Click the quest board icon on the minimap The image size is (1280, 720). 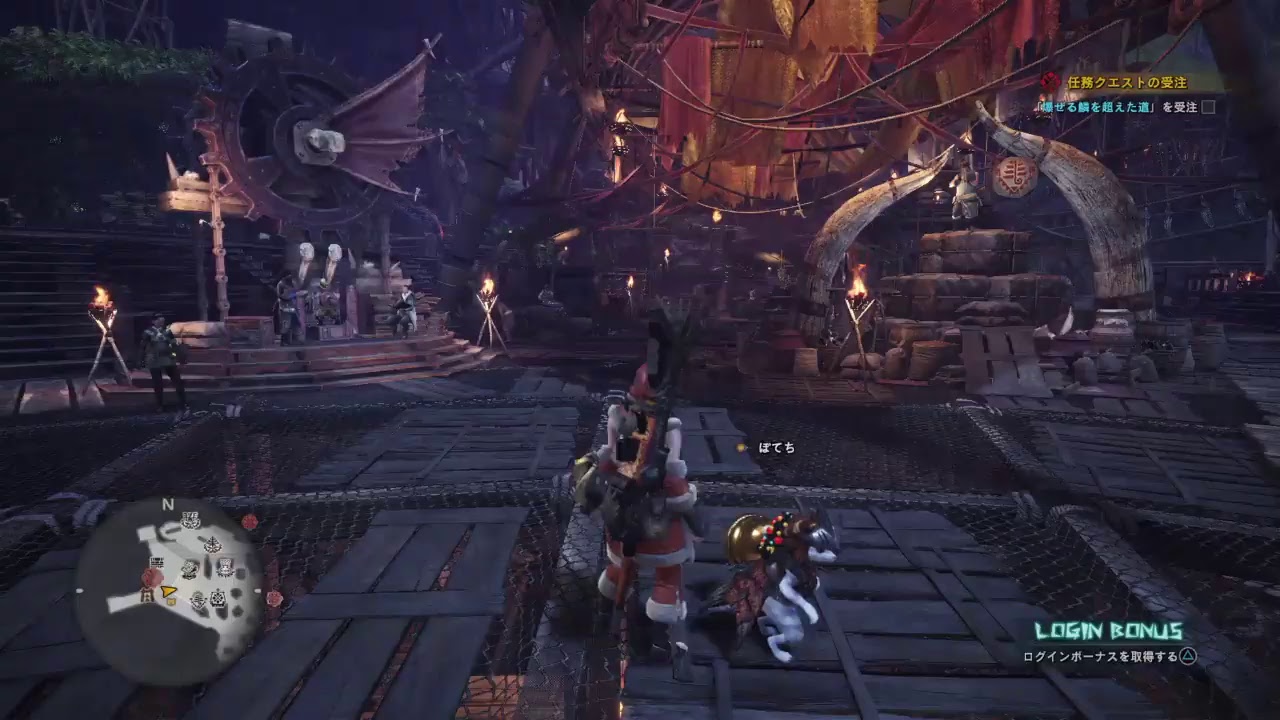pos(157,563)
